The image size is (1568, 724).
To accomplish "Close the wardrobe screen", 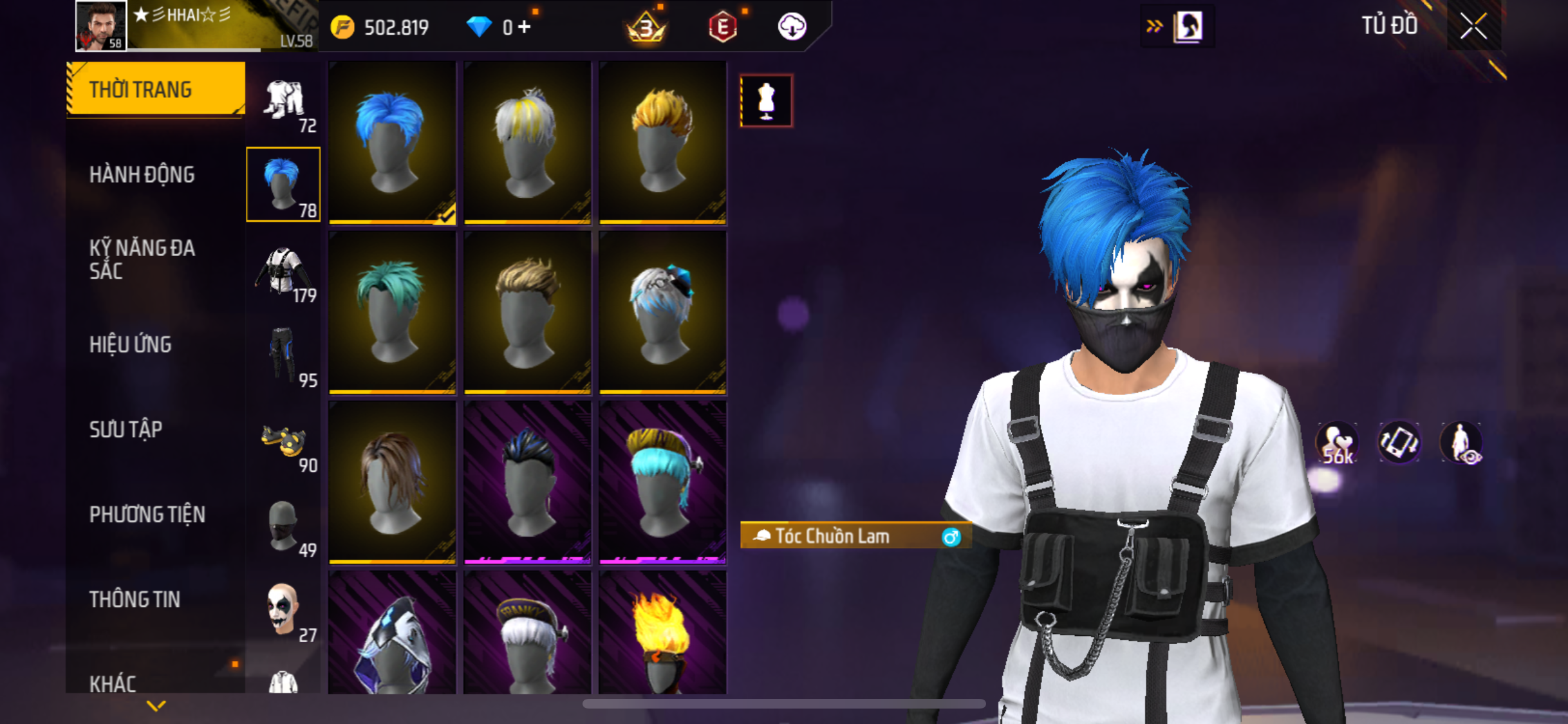I will point(1473,27).
